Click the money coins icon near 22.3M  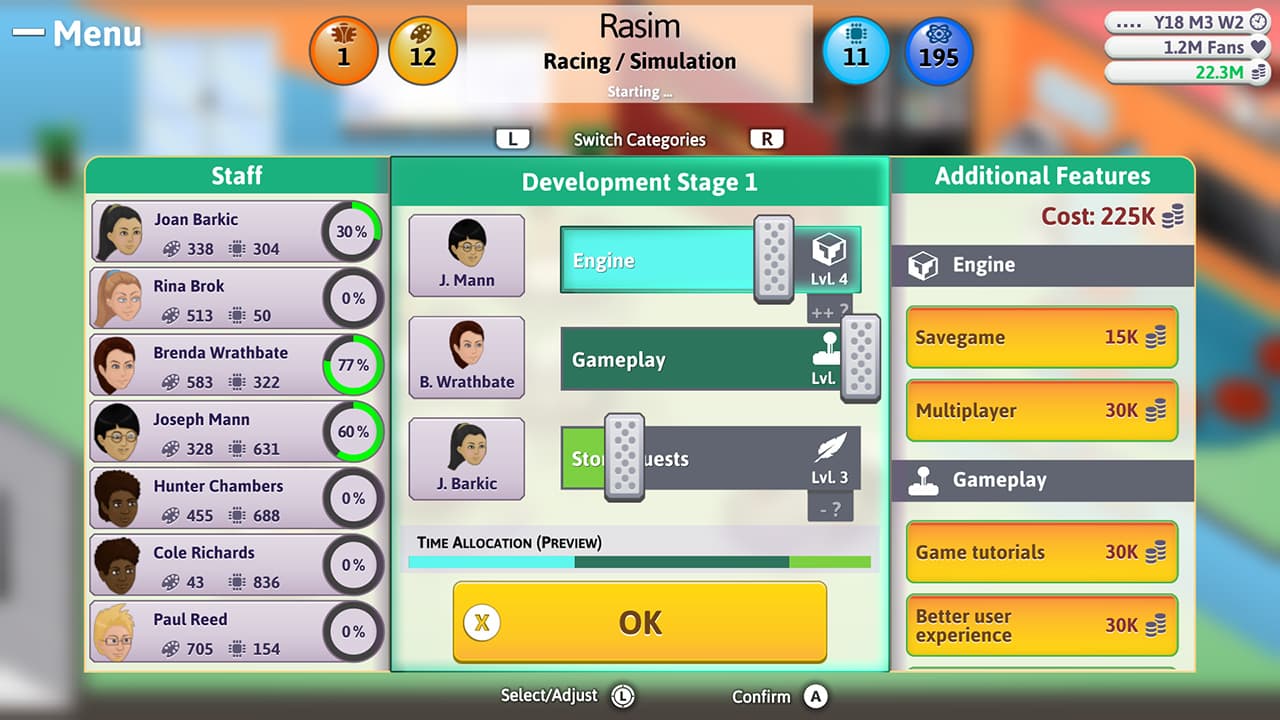click(x=1260, y=72)
